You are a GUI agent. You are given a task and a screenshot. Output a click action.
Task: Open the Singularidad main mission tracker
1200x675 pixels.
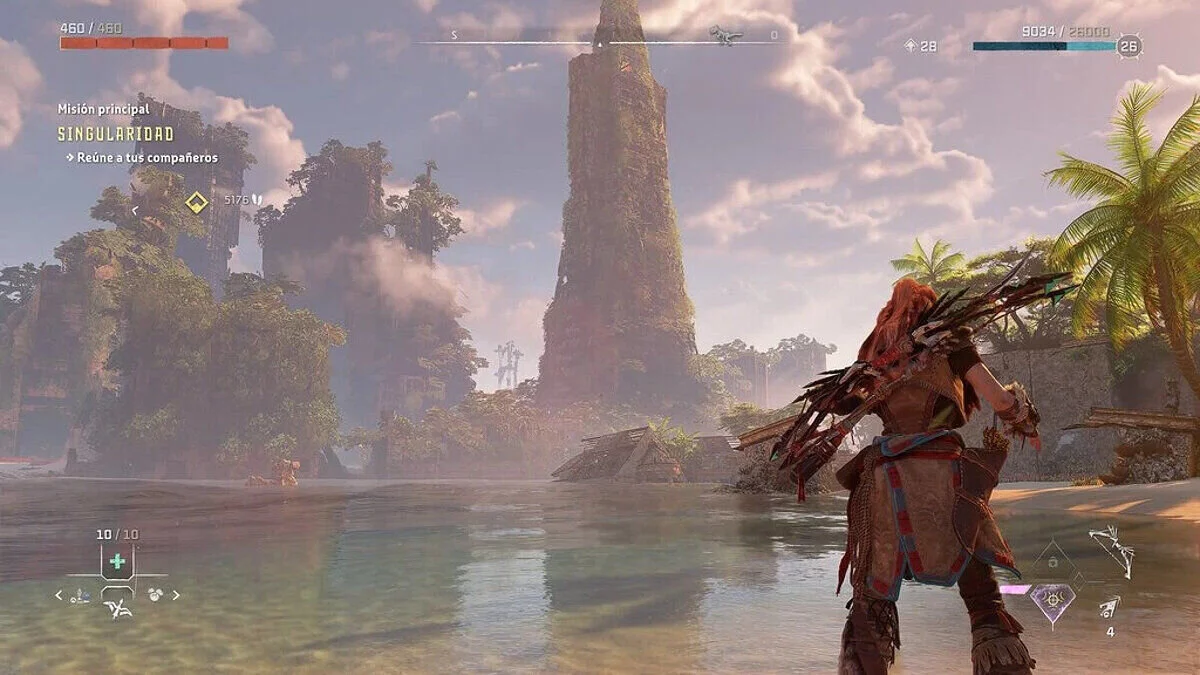[x=115, y=134]
